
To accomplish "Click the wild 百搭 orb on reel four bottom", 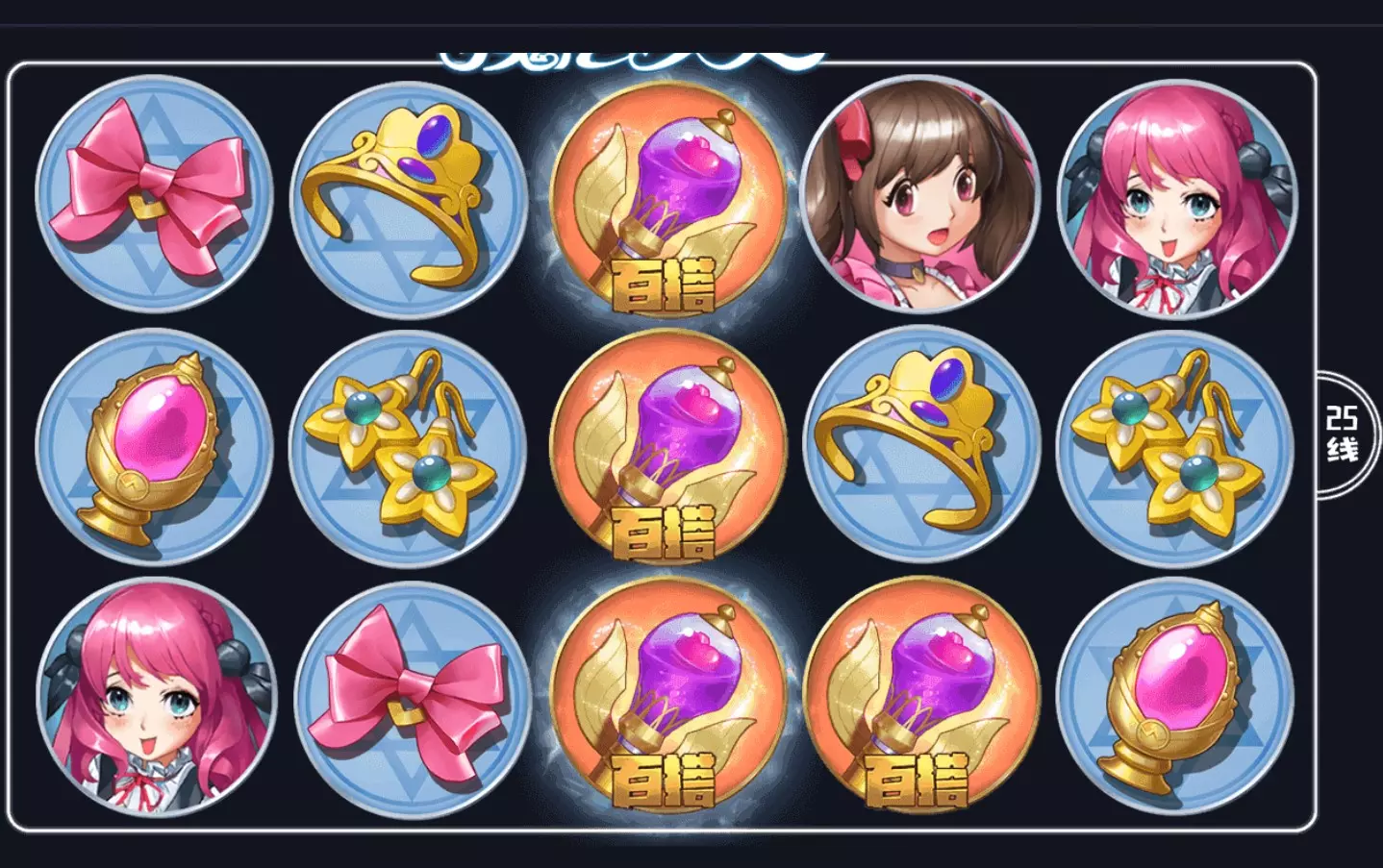I will tap(916, 702).
